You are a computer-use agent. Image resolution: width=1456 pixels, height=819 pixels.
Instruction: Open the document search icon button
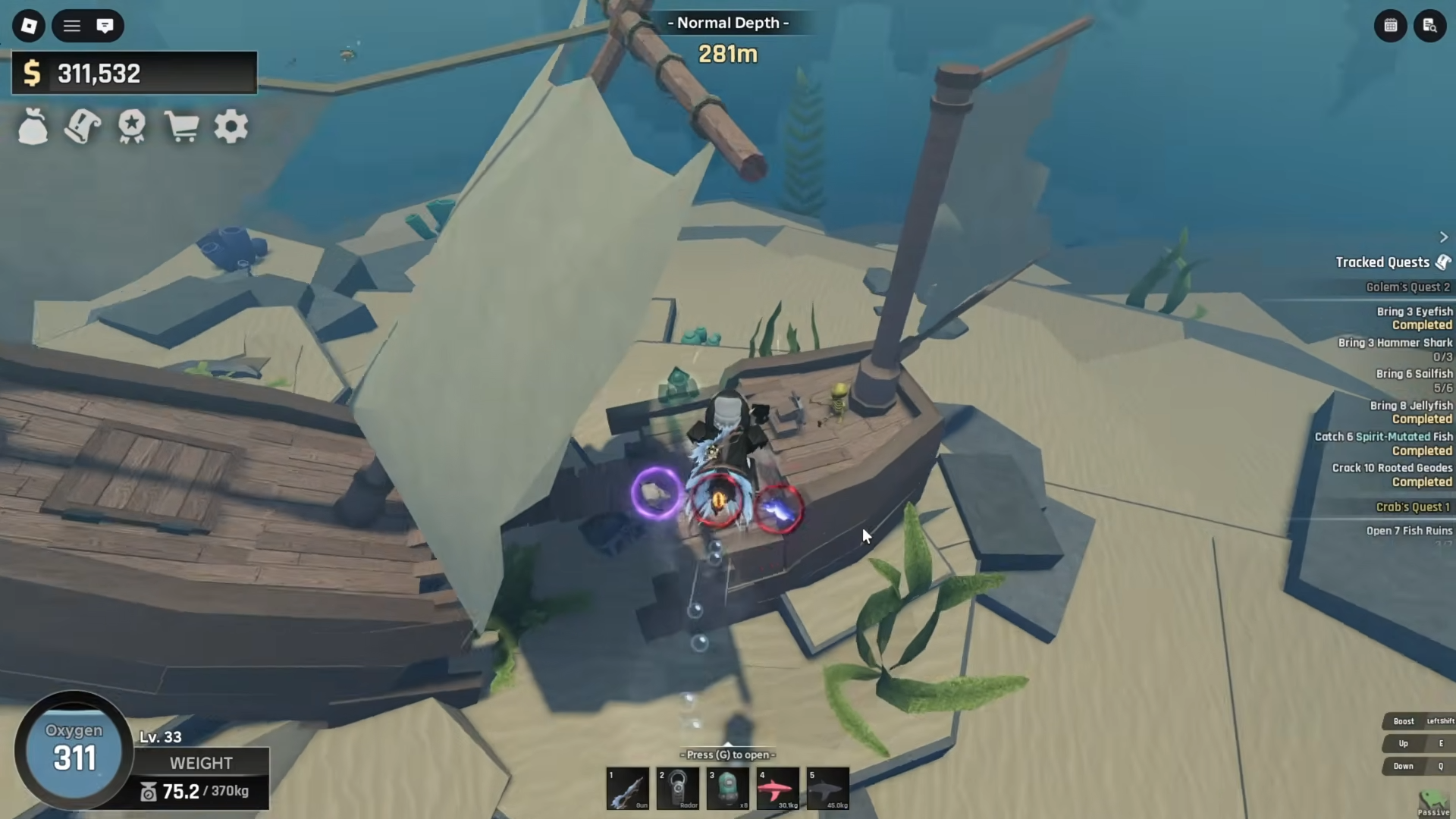click(1430, 26)
